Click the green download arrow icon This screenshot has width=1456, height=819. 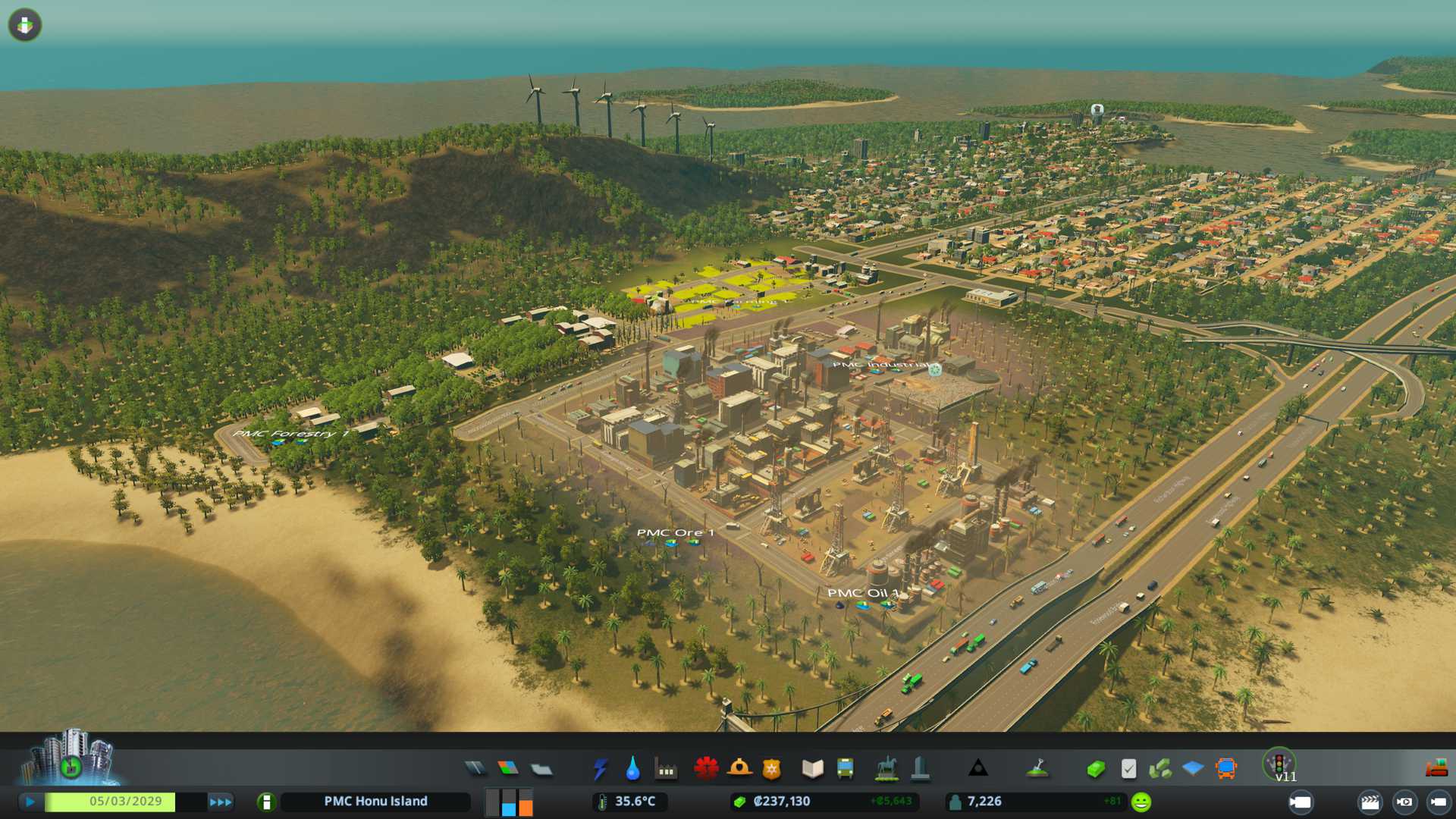point(25,25)
